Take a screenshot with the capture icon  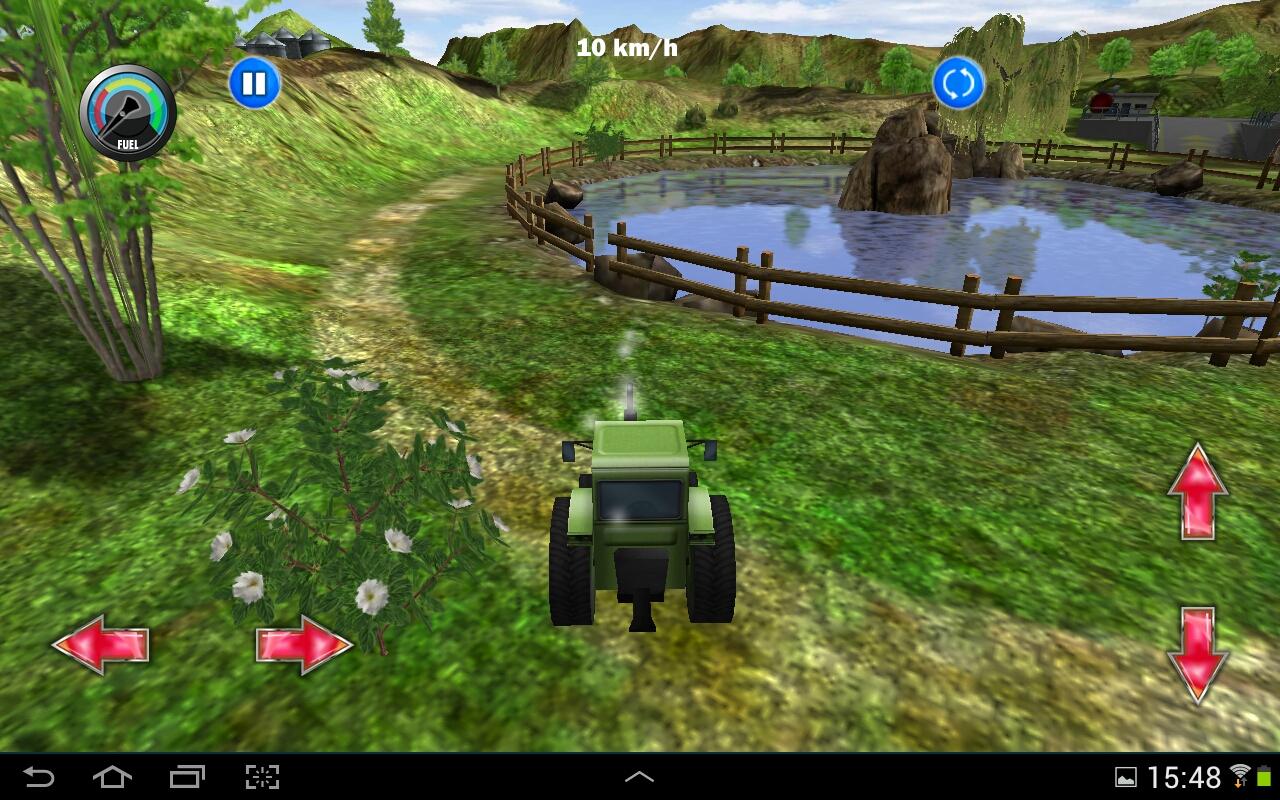[262, 777]
